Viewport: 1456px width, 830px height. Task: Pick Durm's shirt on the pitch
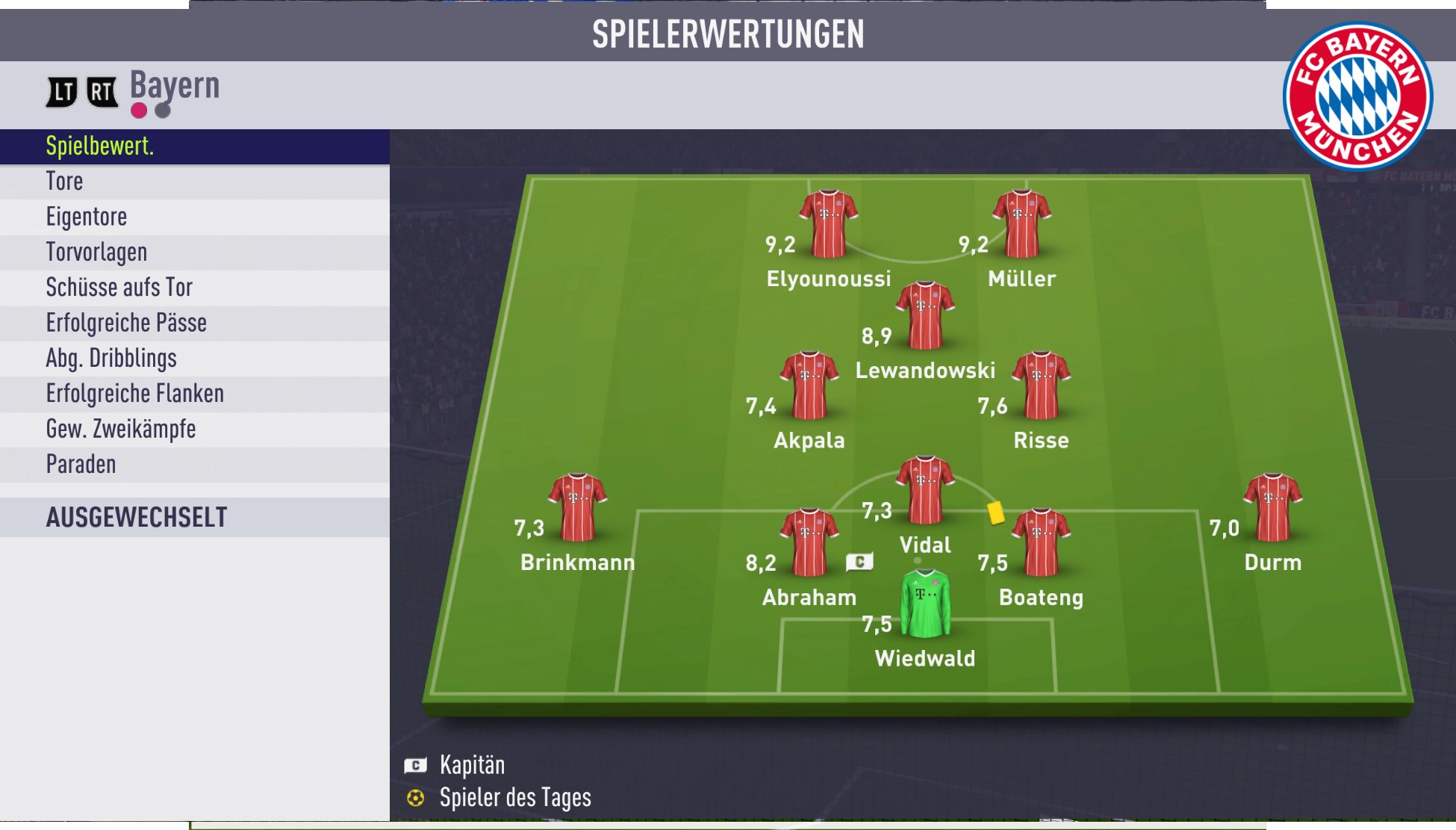click(1272, 507)
